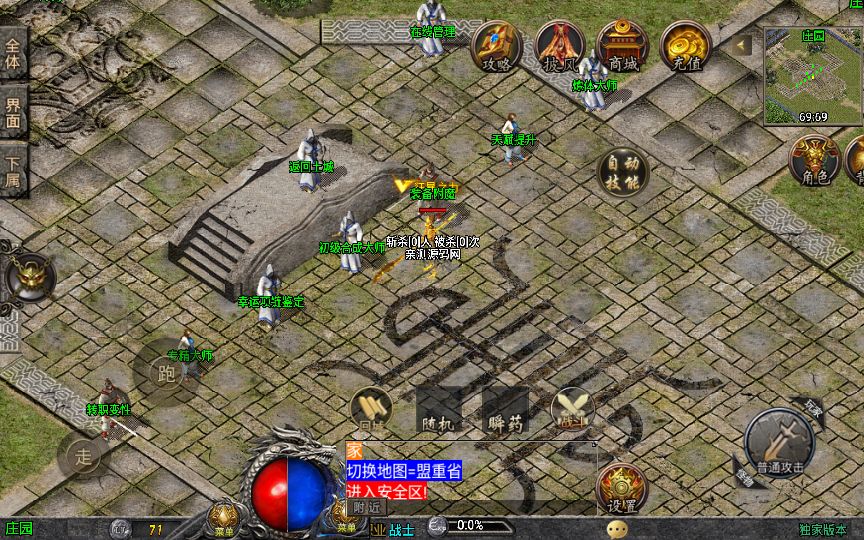
Task: Select the 全体 tab
Action: 13,53
